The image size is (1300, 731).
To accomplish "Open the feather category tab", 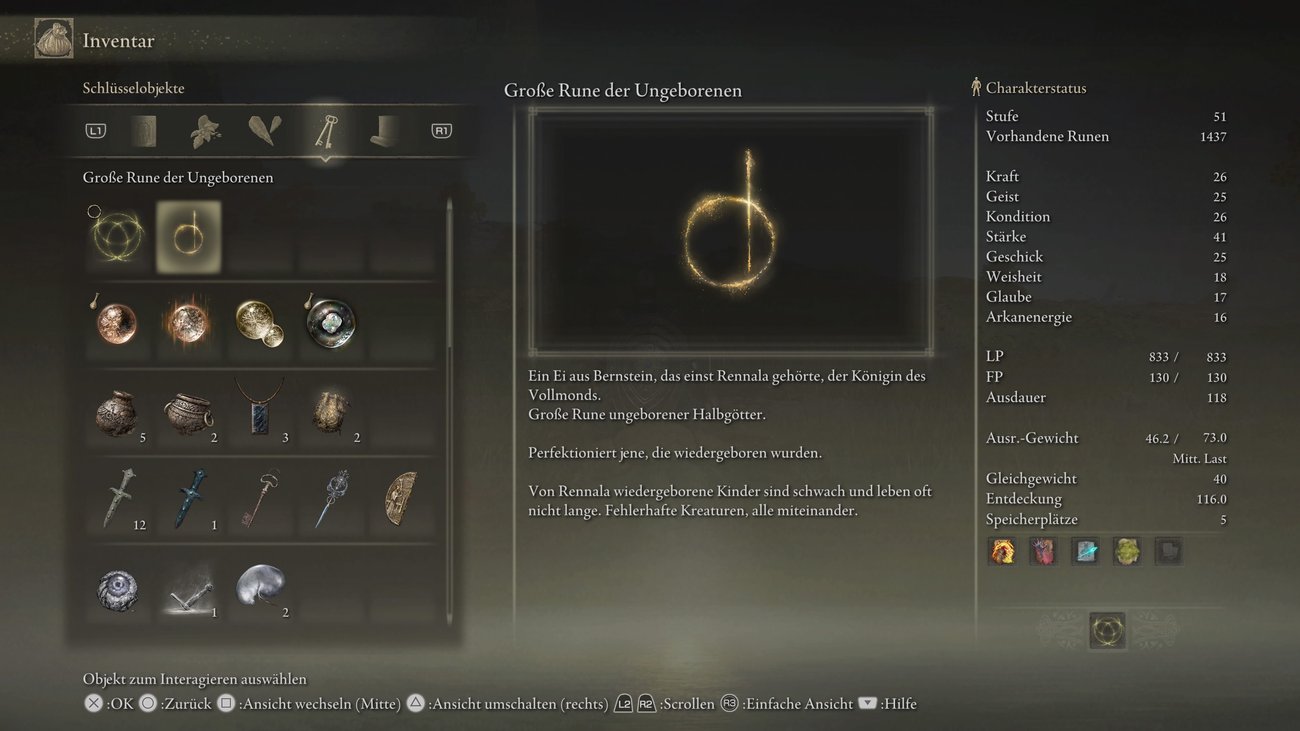I will coord(265,130).
